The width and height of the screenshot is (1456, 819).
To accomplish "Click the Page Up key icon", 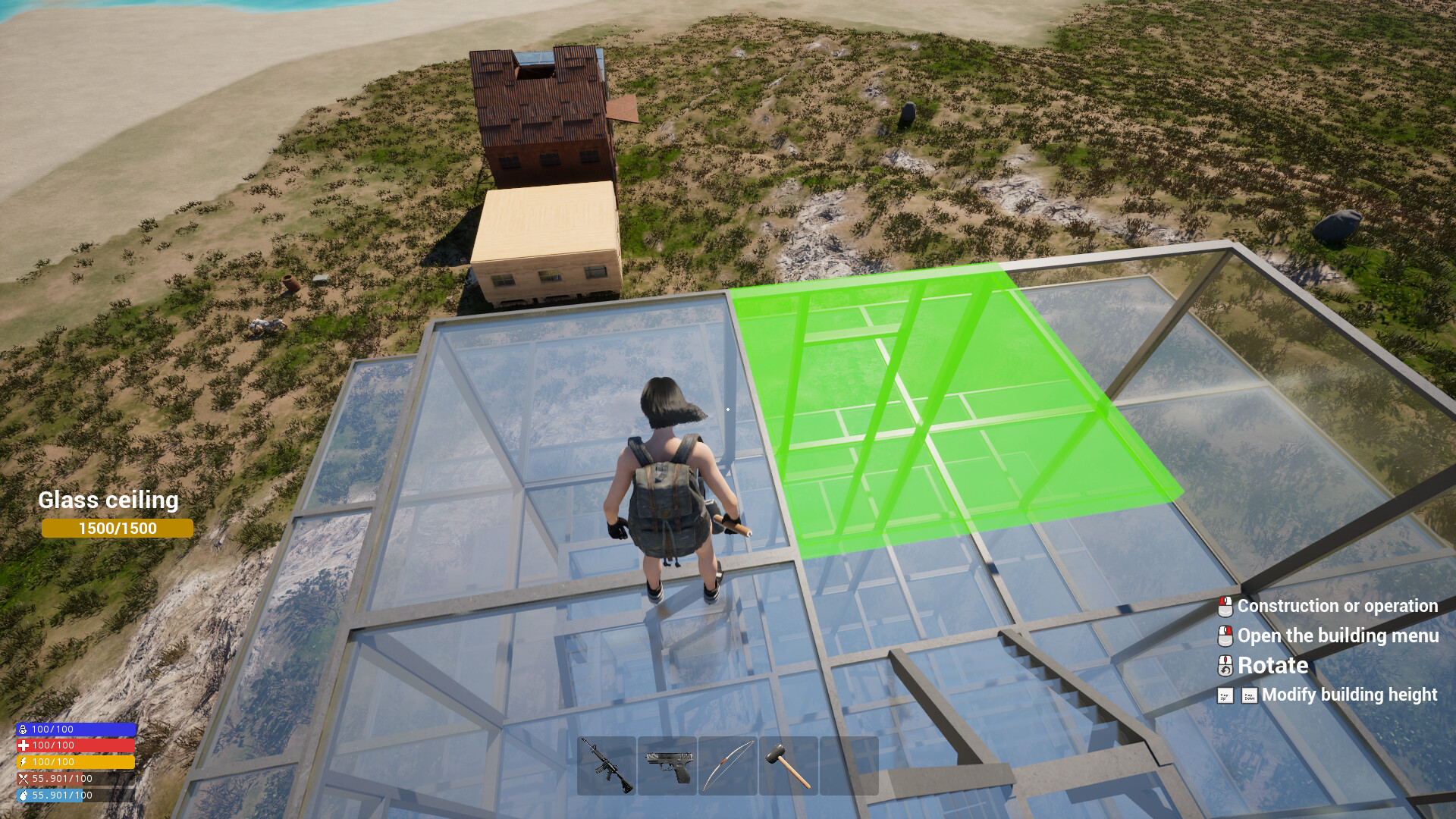I will point(1226,695).
